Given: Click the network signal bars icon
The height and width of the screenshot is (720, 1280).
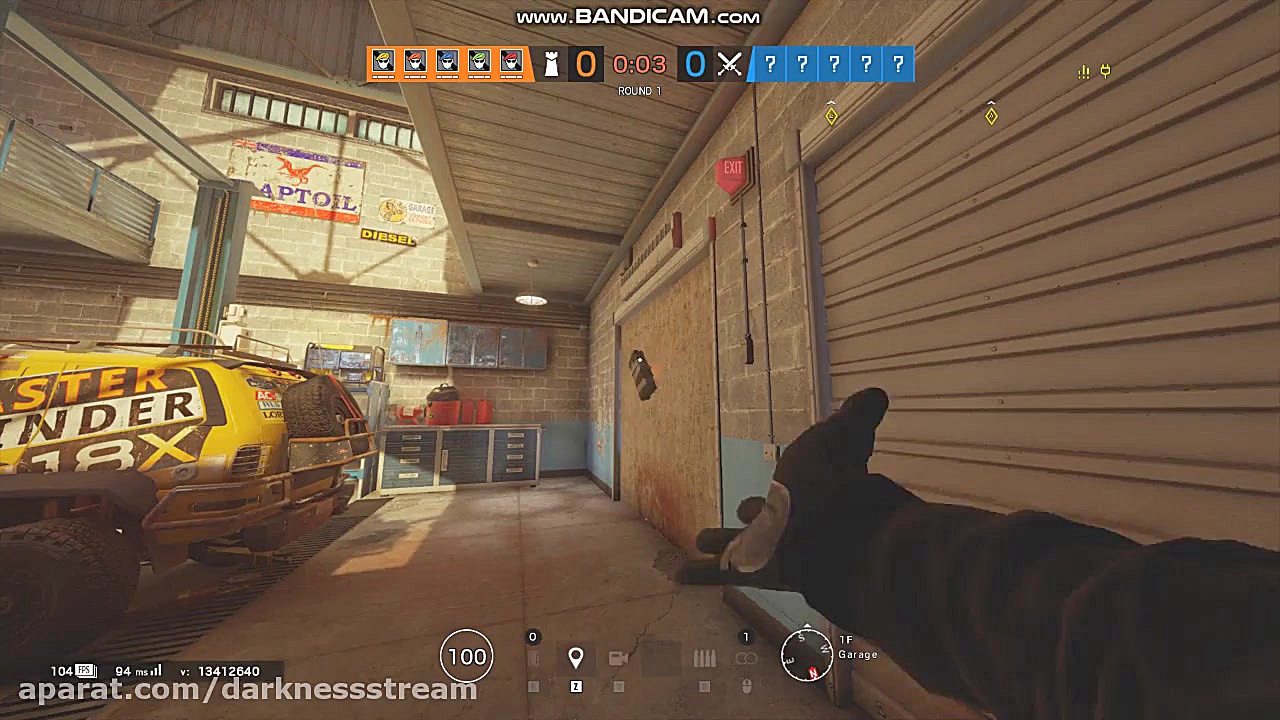Looking at the screenshot, I should 1083,72.
